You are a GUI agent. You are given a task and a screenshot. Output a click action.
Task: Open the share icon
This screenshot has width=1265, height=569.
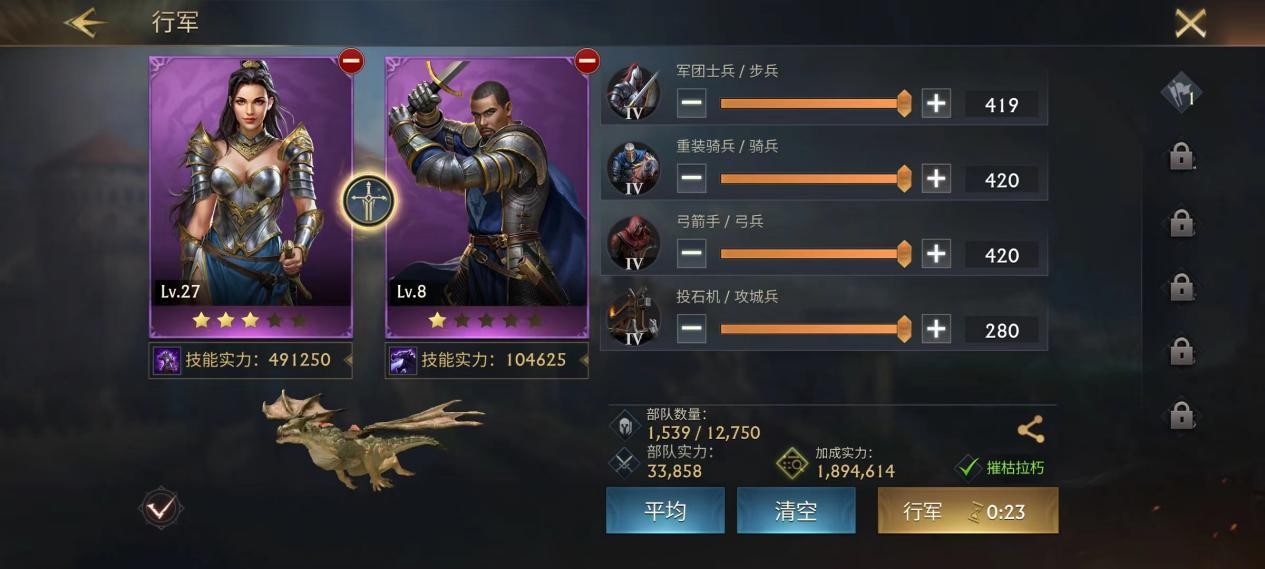[1030, 430]
